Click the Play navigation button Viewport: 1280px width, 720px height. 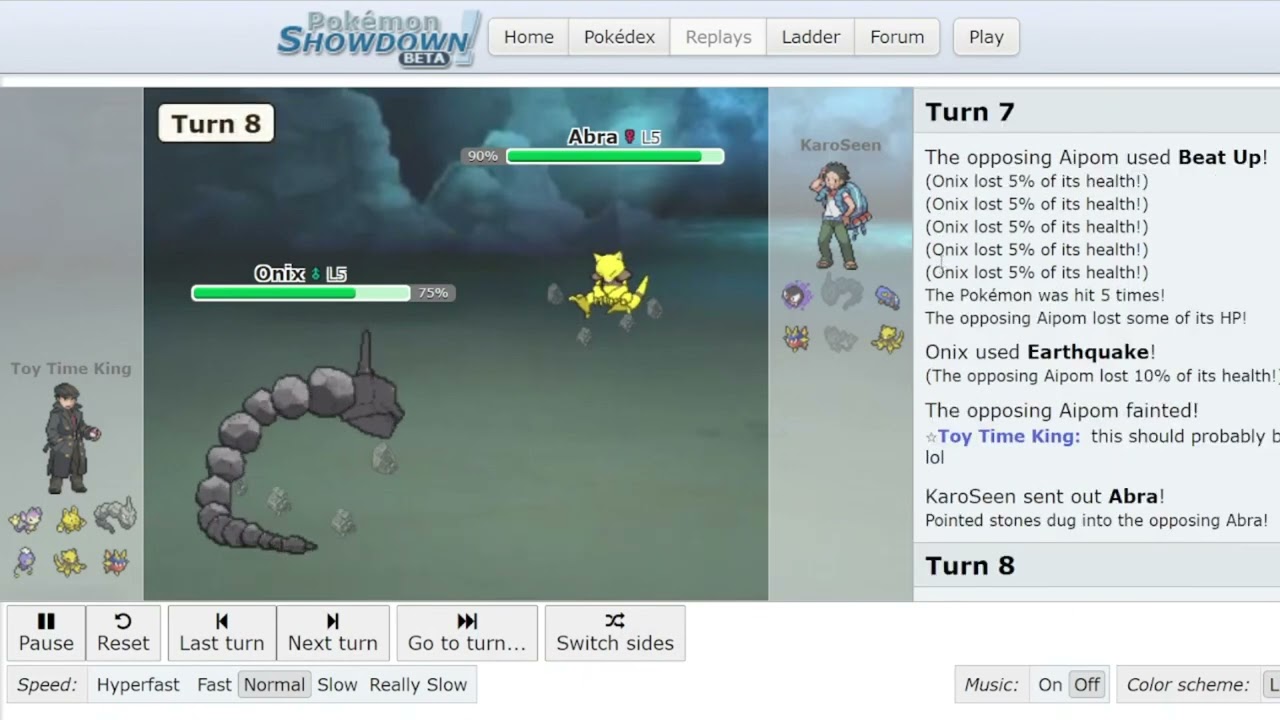(985, 37)
